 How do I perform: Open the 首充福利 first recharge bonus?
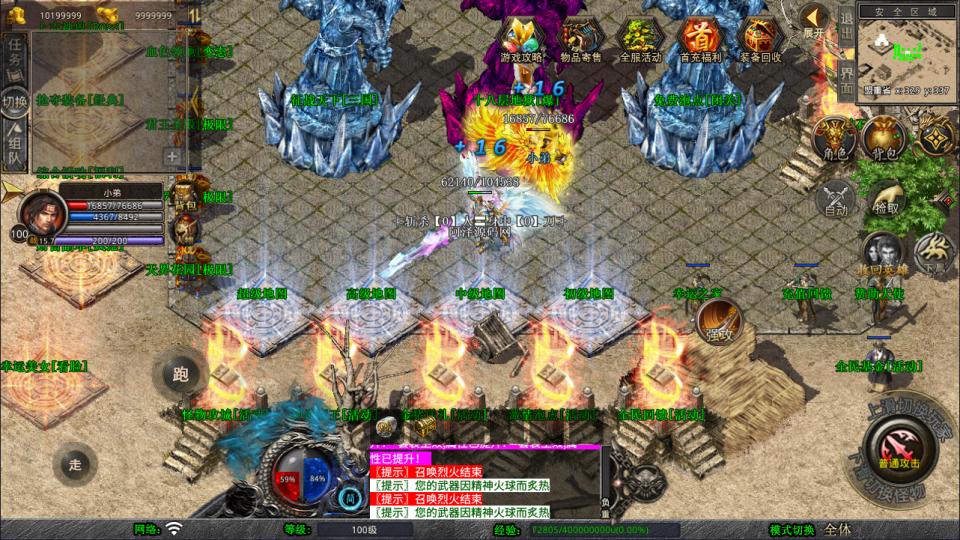[x=700, y=40]
